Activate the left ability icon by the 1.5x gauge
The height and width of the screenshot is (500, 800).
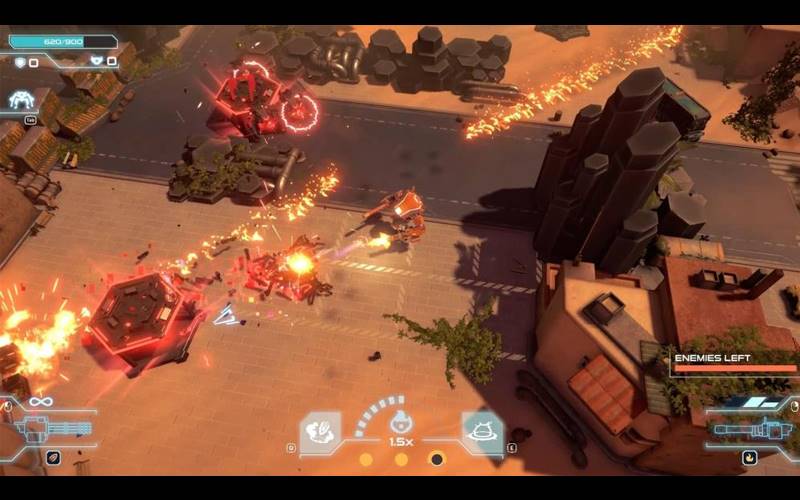(x=321, y=432)
